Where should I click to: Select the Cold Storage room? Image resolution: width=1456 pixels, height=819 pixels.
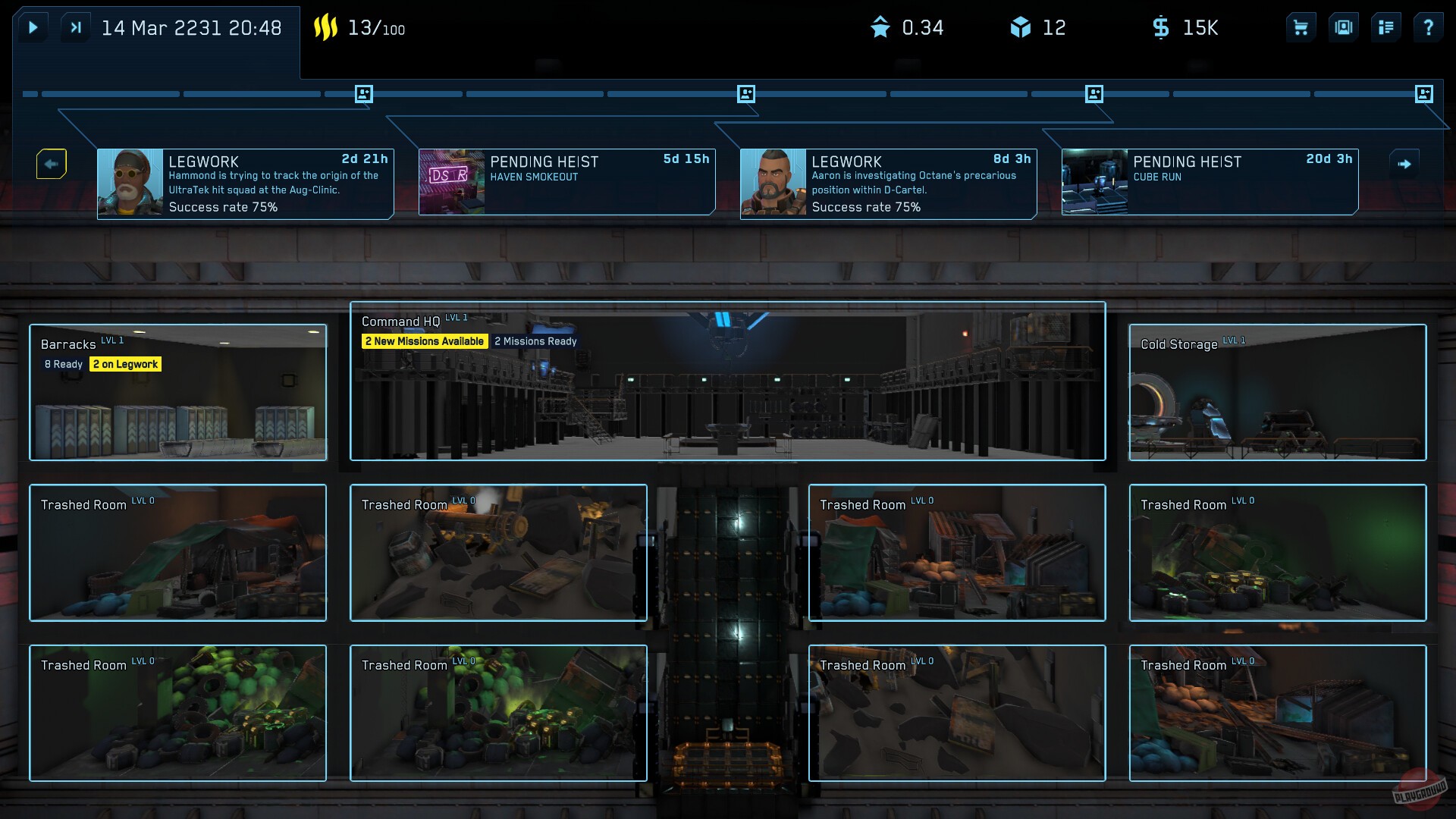[x=1277, y=392]
